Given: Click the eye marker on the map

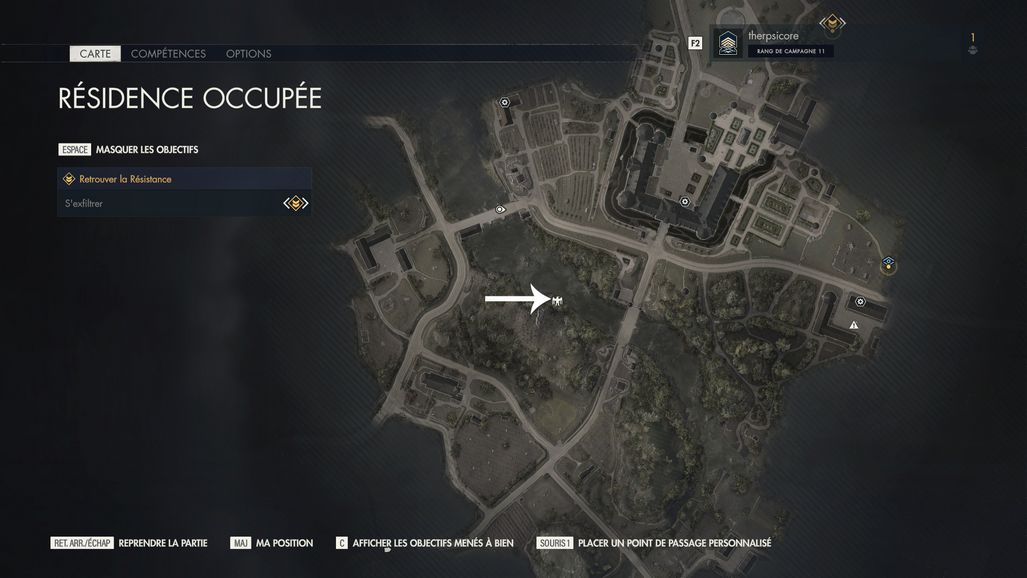Looking at the screenshot, I should point(500,209).
